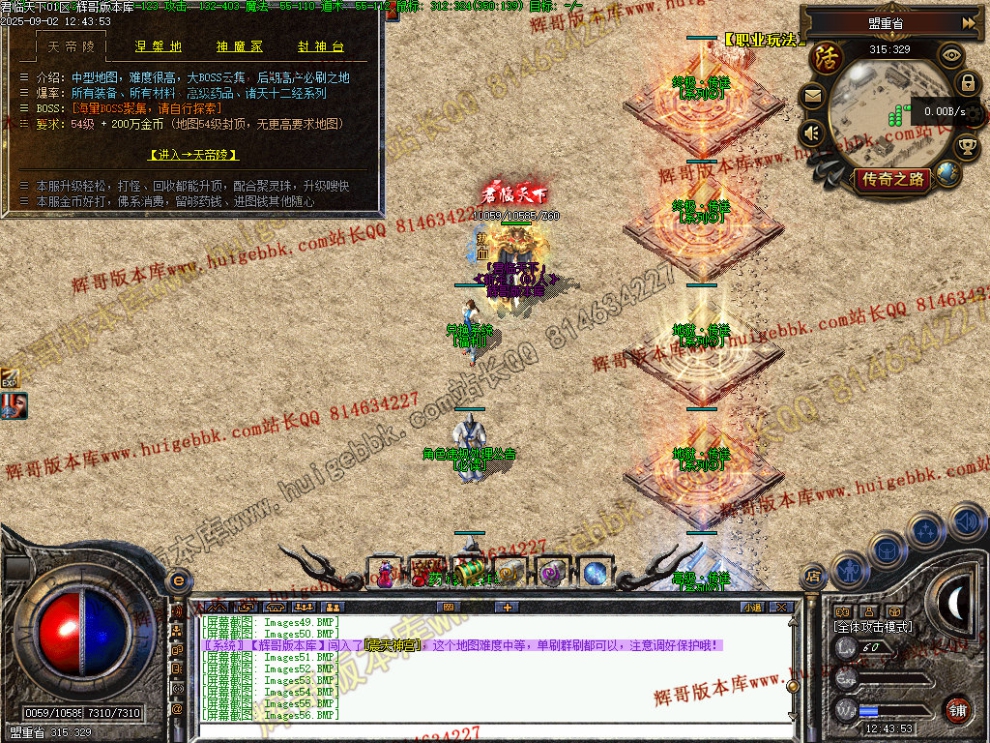This screenshot has height=743, width=990.
Task: Expand the double-arrow next to 盟重省
Action: click(969, 22)
